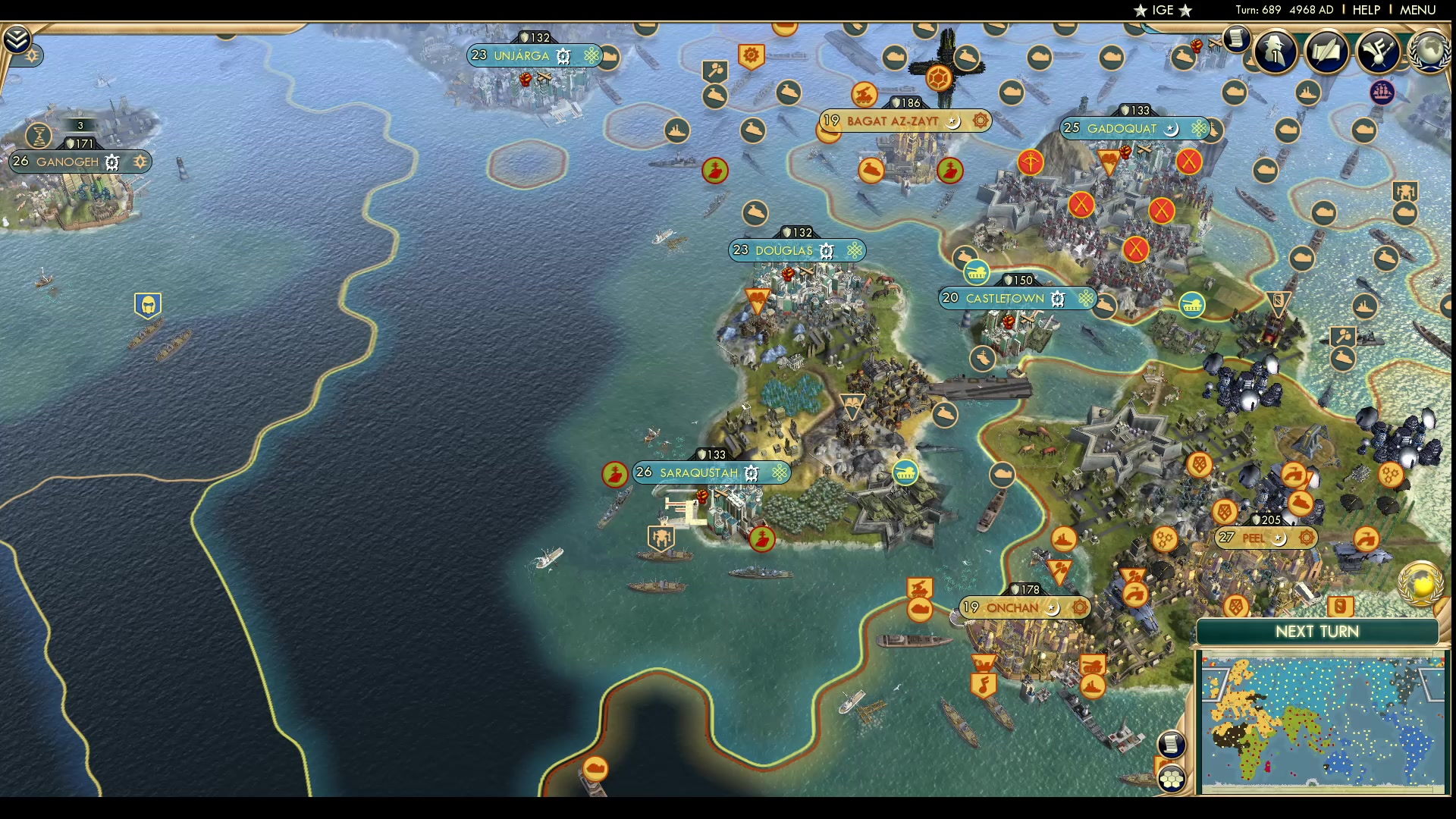Open the Culture overview note icon
1456x819 pixels.
click(1378, 52)
